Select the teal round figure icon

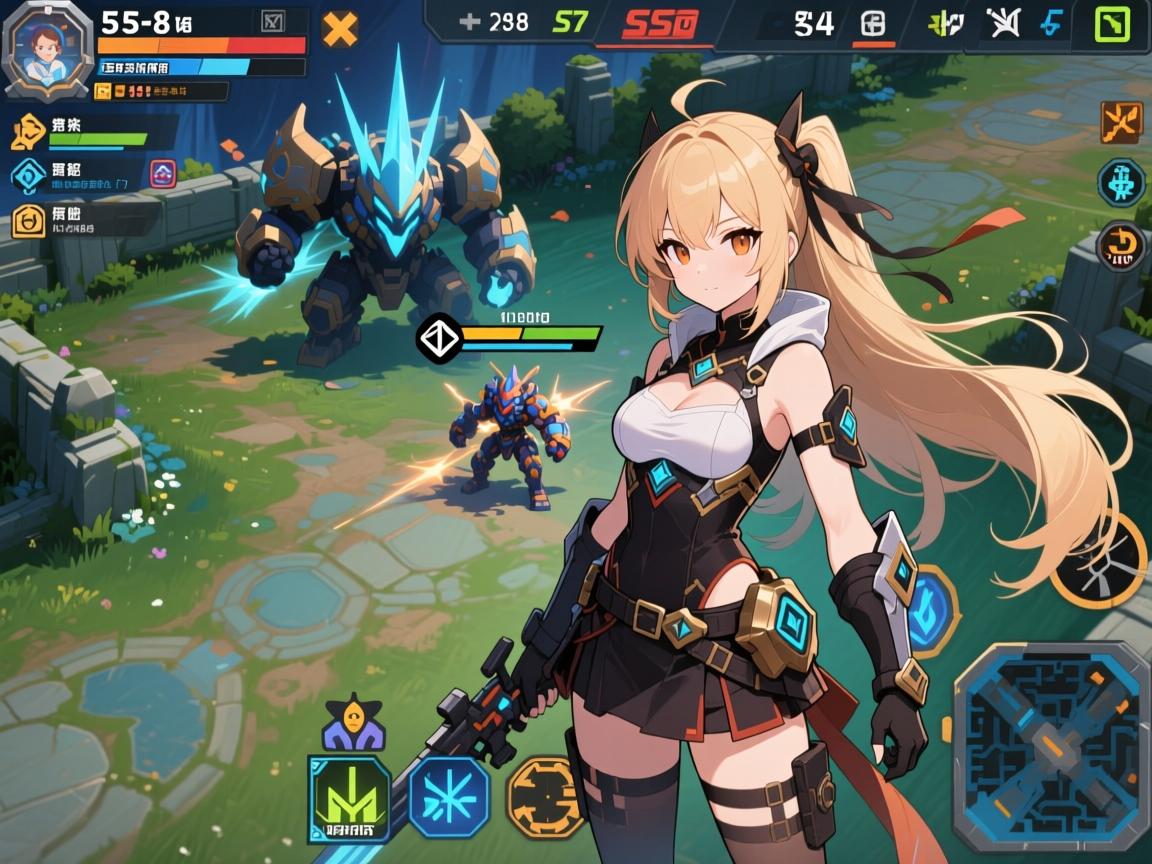tap(1121, 183)
